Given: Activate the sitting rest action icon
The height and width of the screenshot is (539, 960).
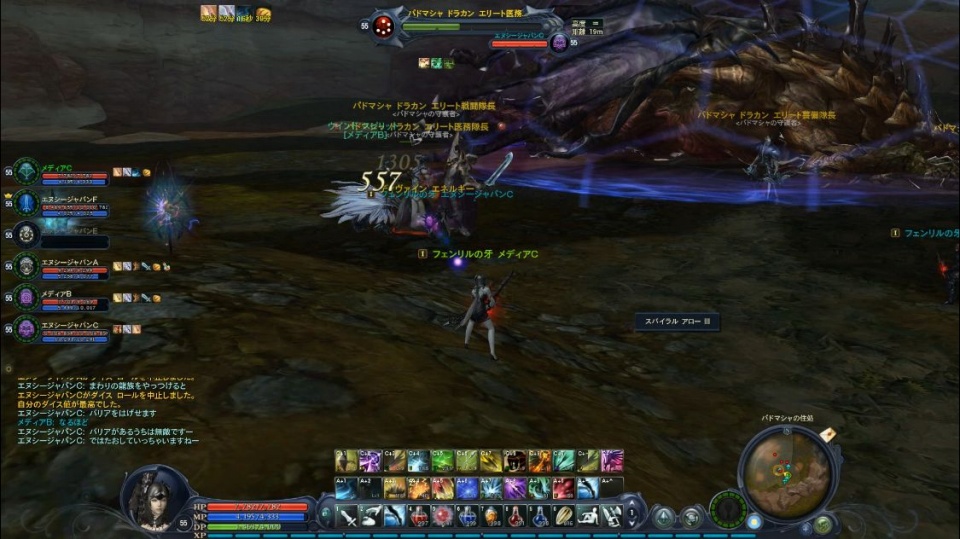Looking at the screenshot, I should pyautogui.click(x=588, y=517).
